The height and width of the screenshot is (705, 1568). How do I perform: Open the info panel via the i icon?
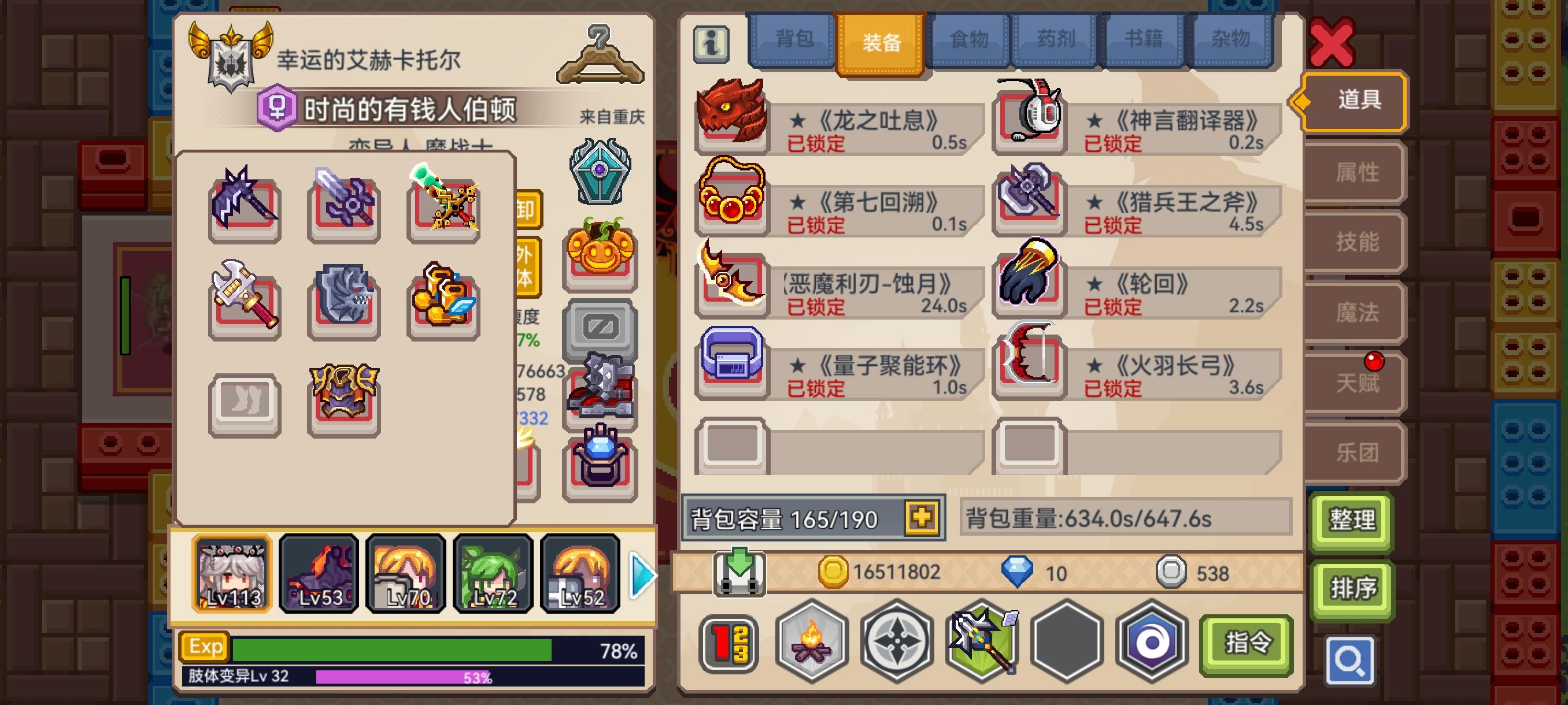(x=712, y=45)
